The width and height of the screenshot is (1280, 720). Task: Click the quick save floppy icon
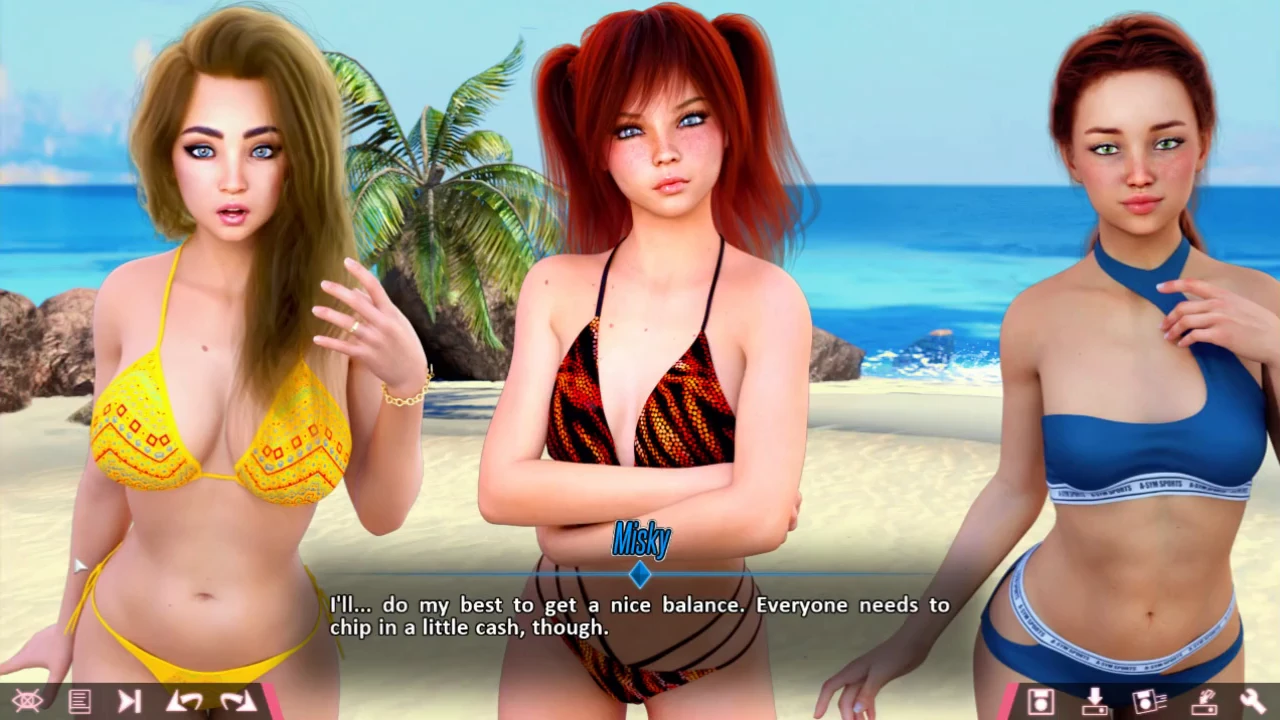click(1147, 701)
